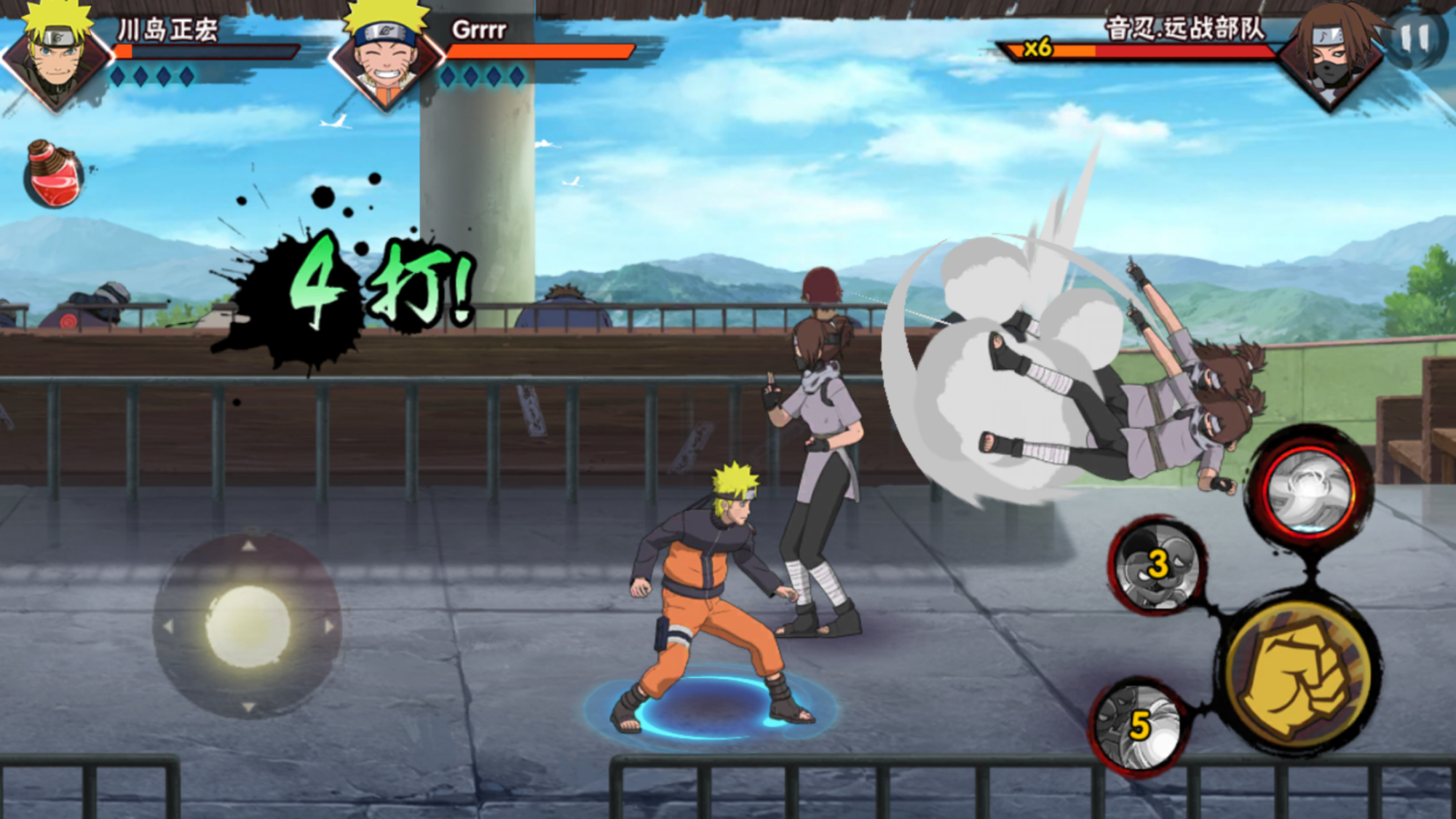
Task: Activate the skill on cooldown showing 5
Action: pyautogui.click(x=1139, y=725)
